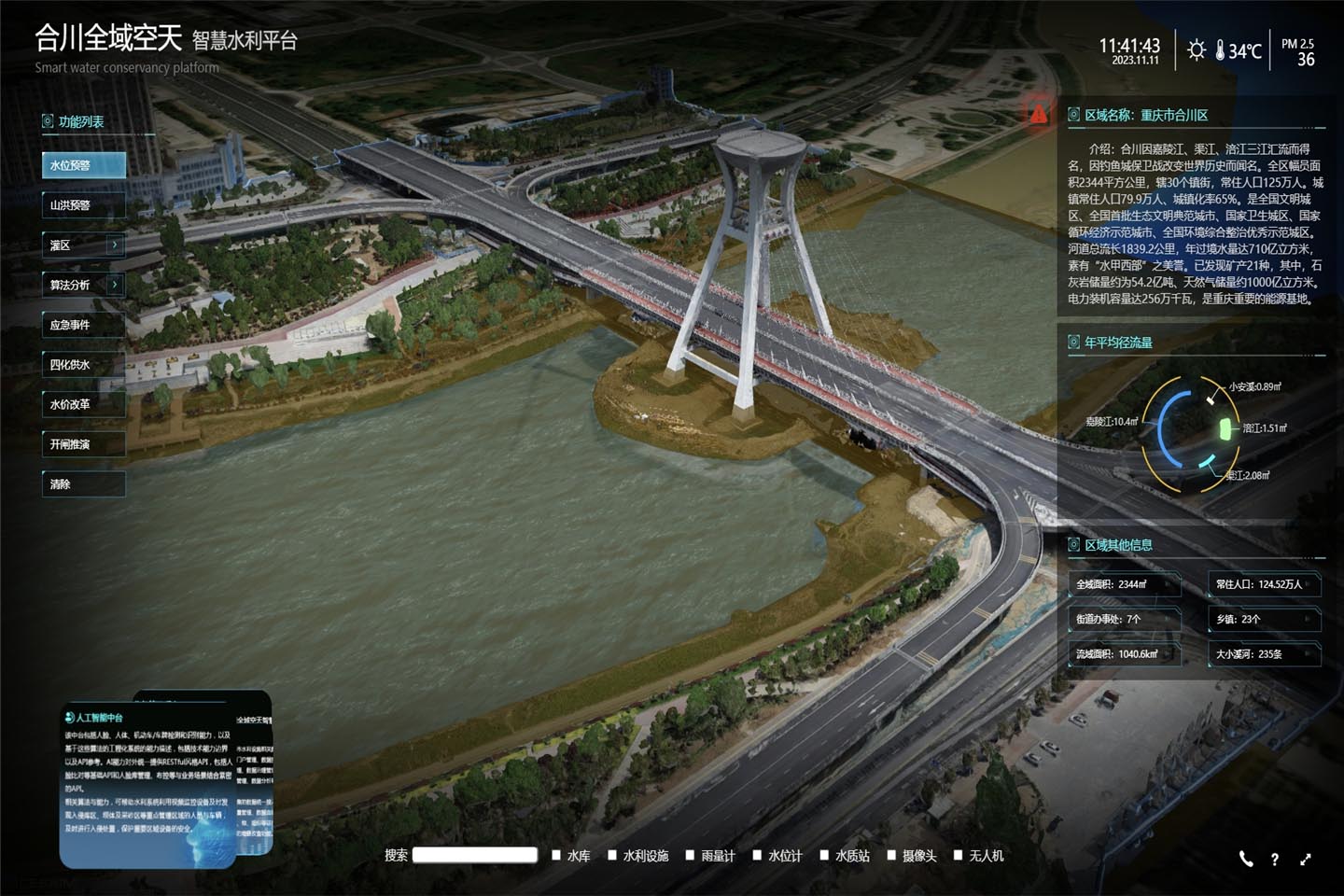Toggle fullscreen with the expand arrows icon

pos(1305,859)
